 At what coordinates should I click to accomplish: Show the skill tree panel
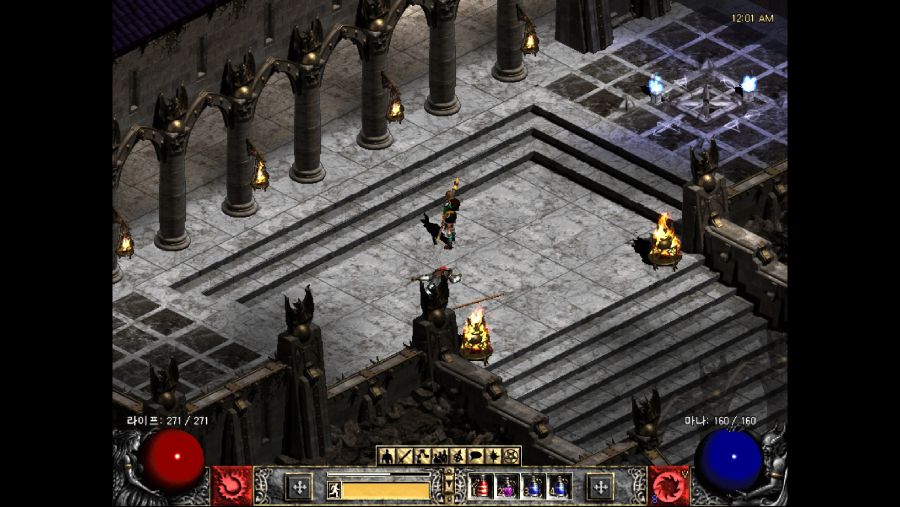(422, 456)
